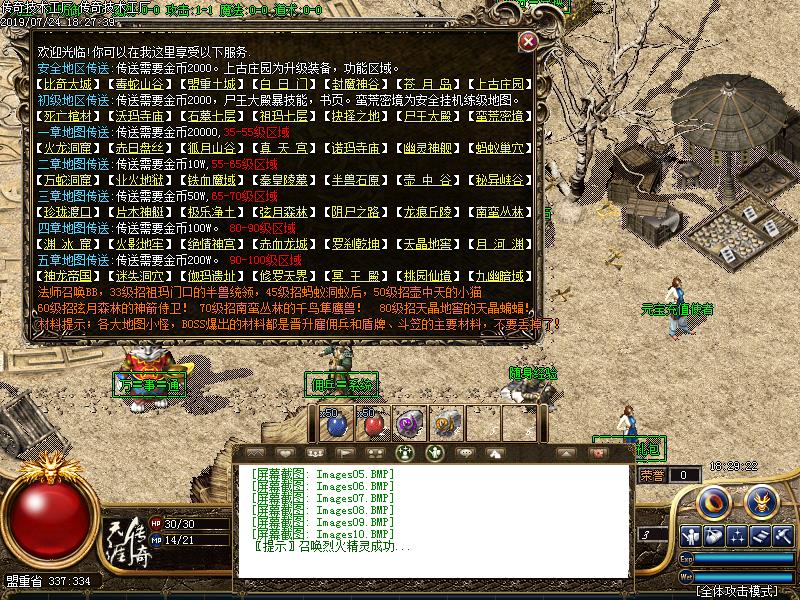Teleport to 弦月森林
Viewport: 800px width, 600px height.
284,212
